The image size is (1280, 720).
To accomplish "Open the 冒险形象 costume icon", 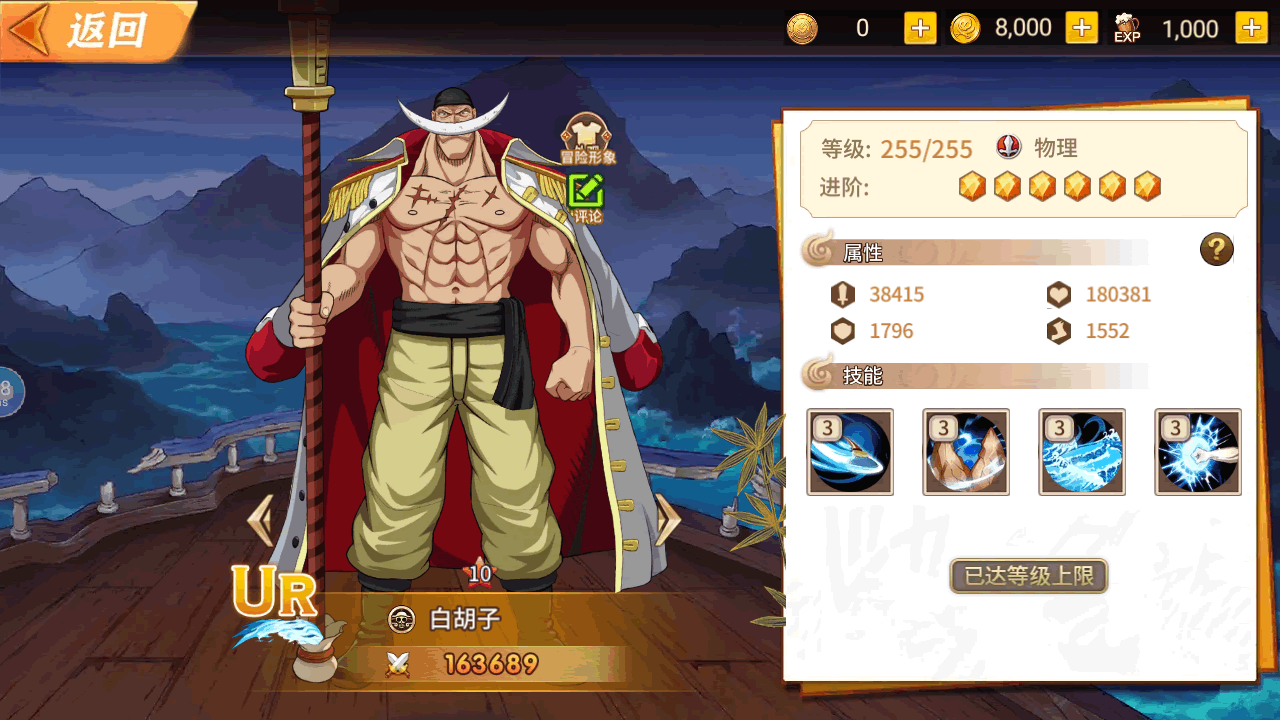I will [x=587, y=138].
